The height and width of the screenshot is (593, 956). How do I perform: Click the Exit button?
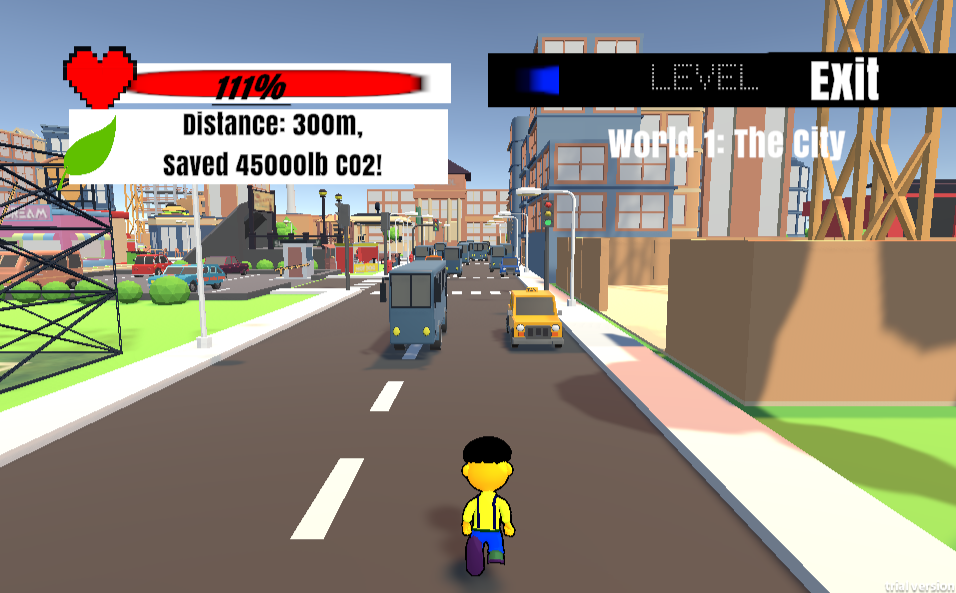click(844, 81)
